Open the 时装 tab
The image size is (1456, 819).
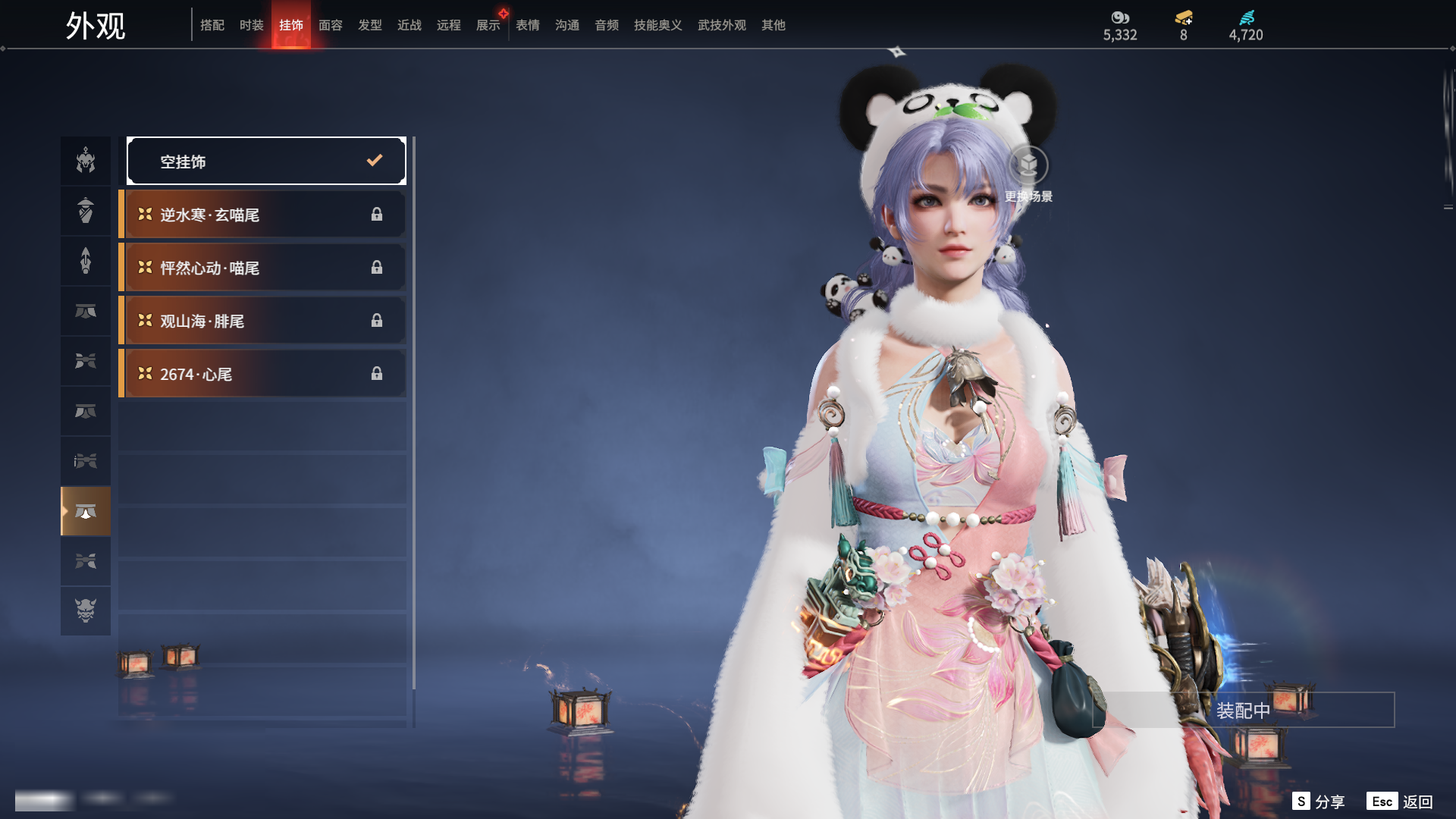[x=252, y=25]
